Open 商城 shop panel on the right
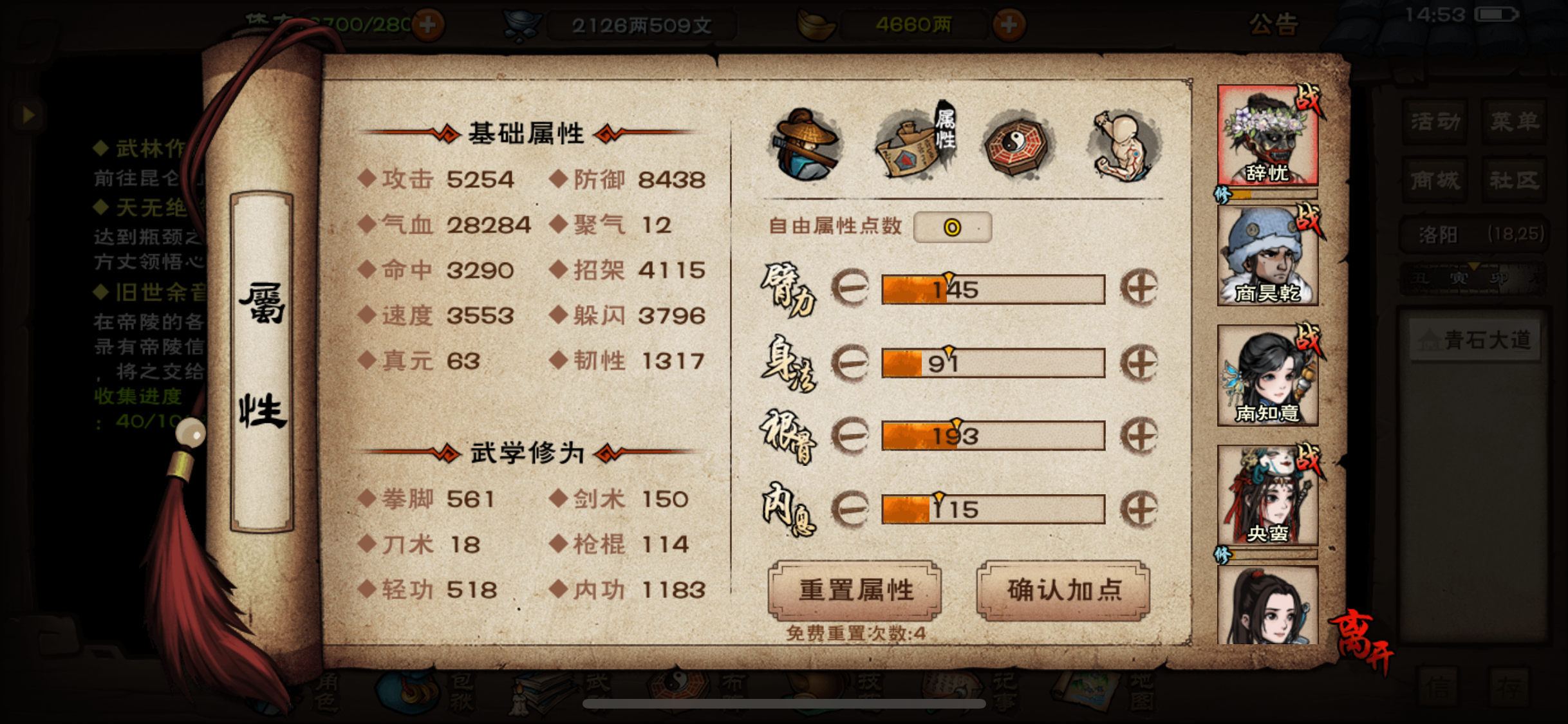This screenshot has height=724, width=1568. 1434,181
